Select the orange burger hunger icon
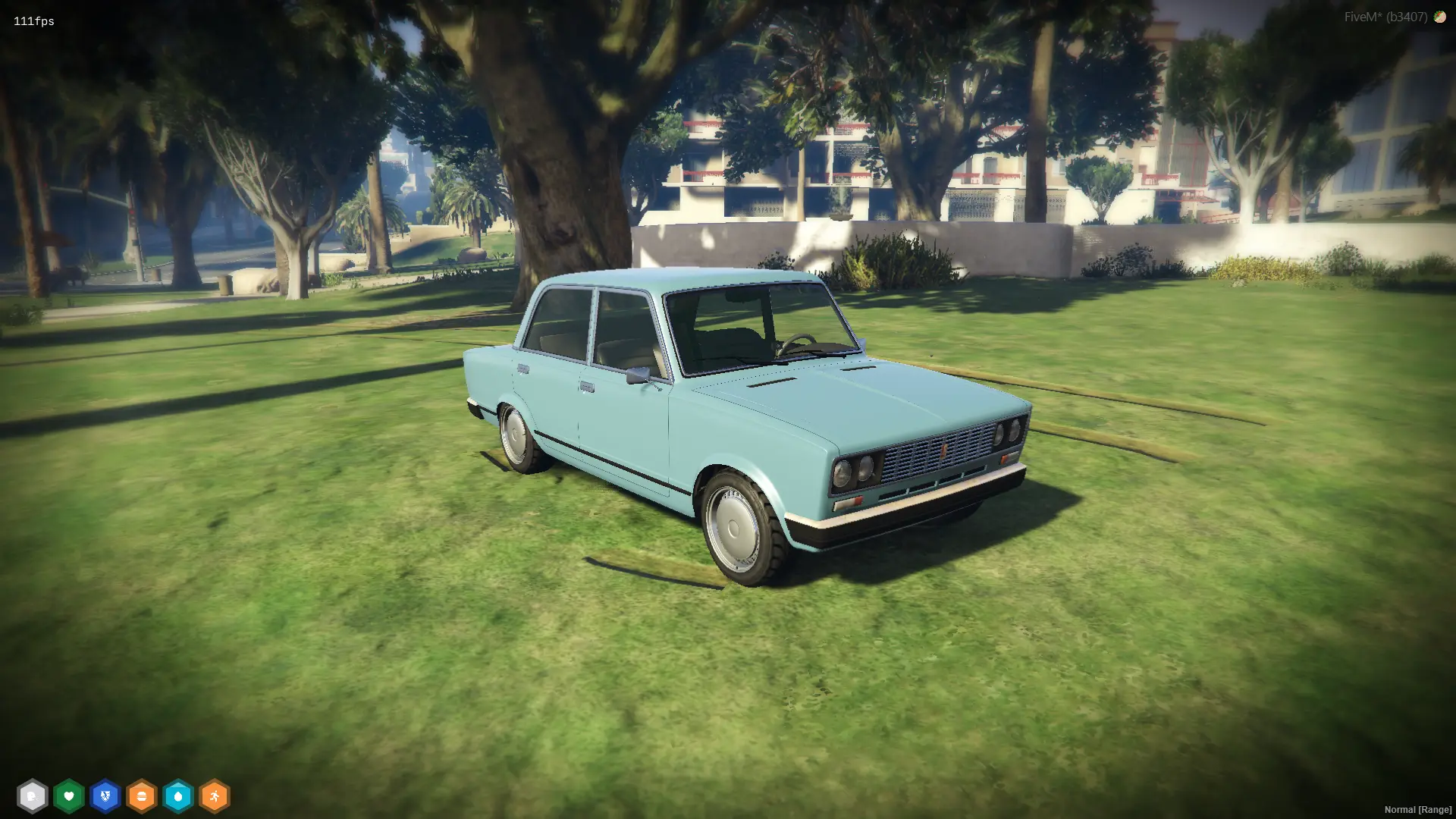The height and width of the screenshot is (819, 1456). coord(141,796)
